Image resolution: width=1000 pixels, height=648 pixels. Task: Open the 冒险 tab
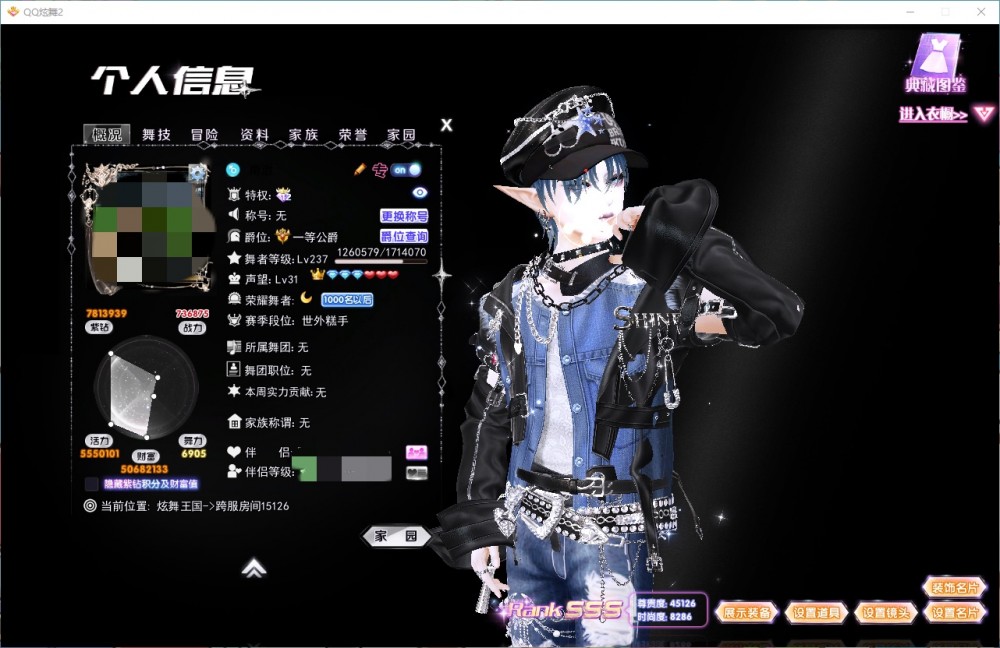(205, 135)
